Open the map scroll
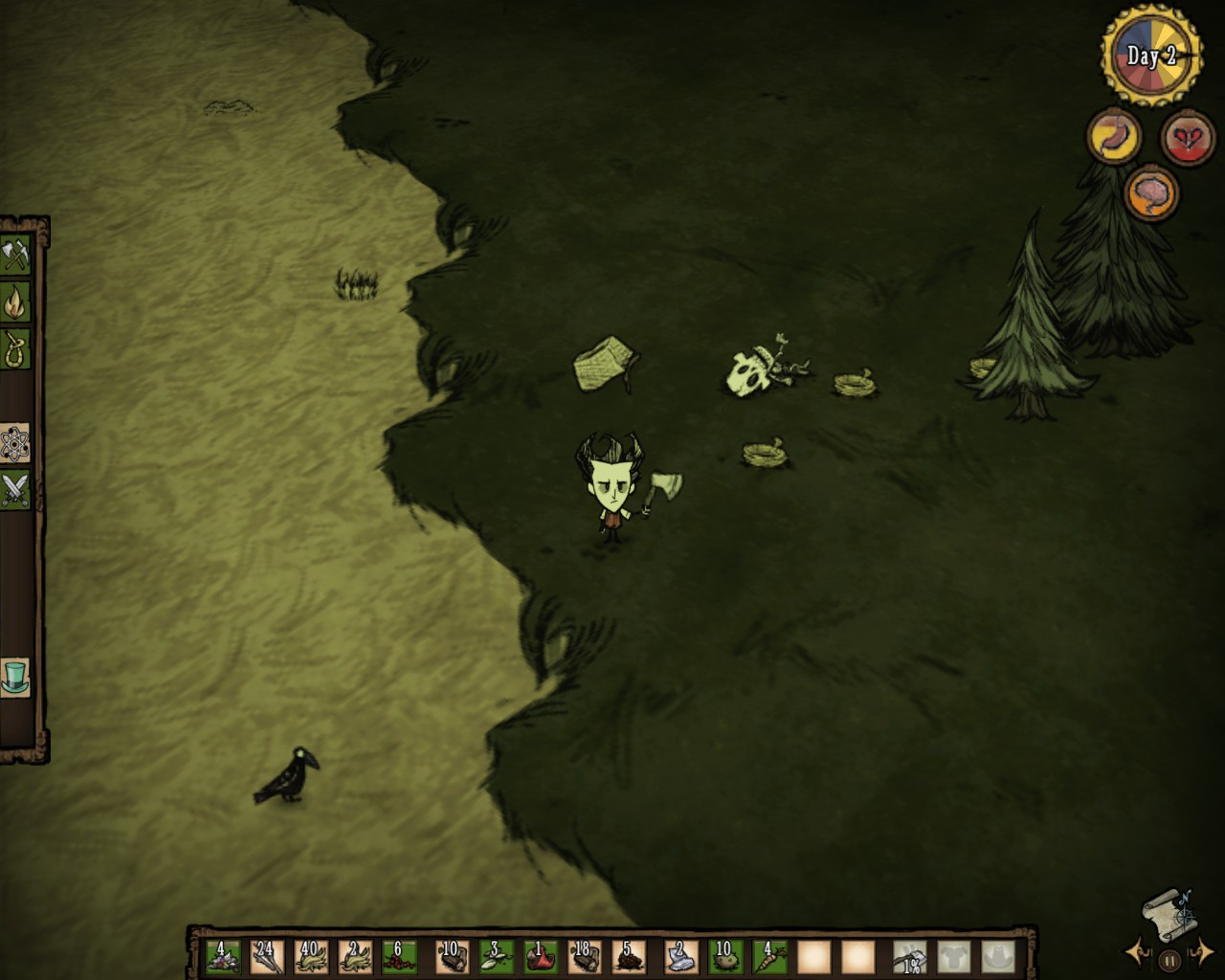This screenshot has height=980, width=1225. [x=1169, y=912]
